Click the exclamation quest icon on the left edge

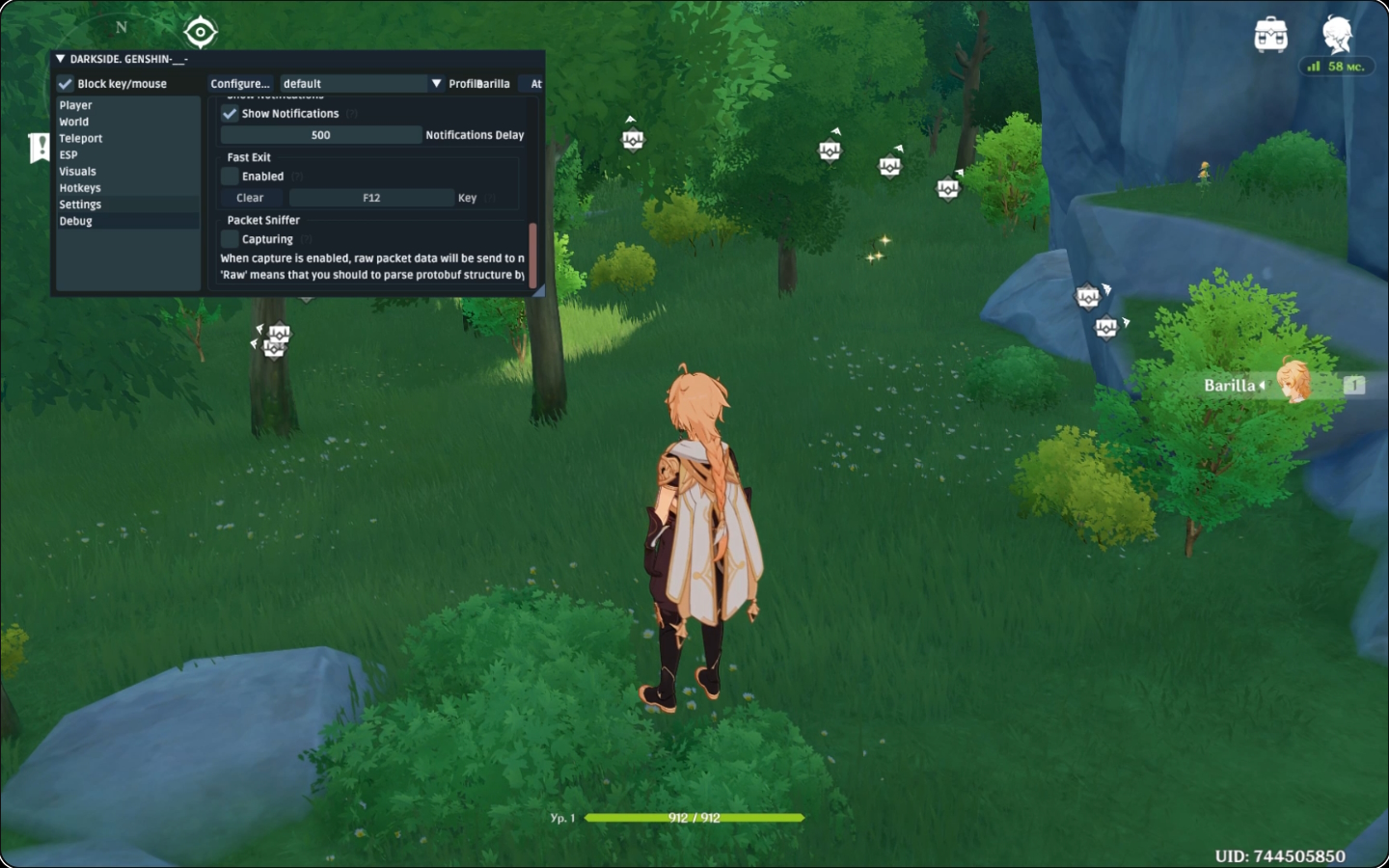40,146
